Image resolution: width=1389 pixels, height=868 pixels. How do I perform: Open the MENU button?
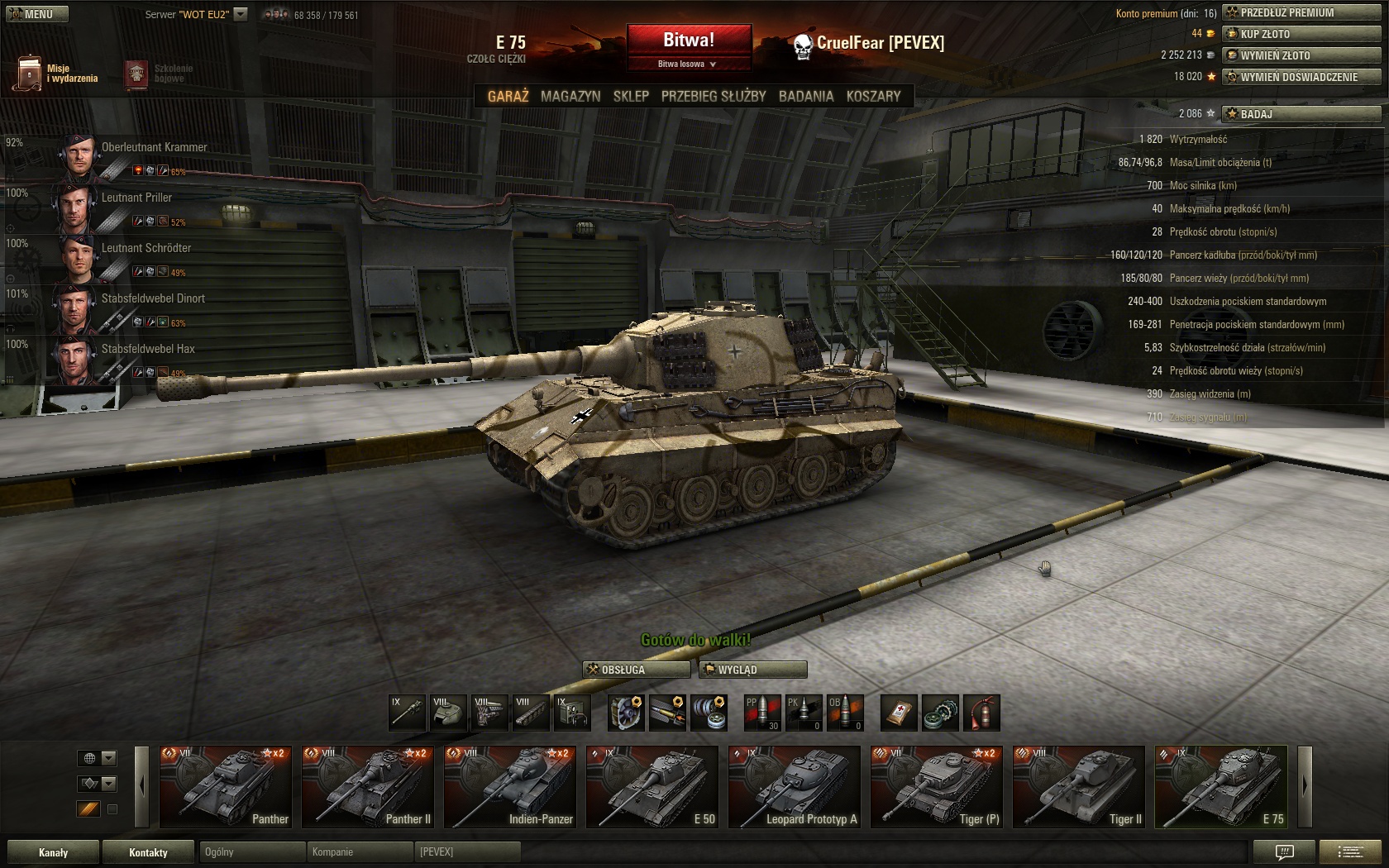point(36,14)
